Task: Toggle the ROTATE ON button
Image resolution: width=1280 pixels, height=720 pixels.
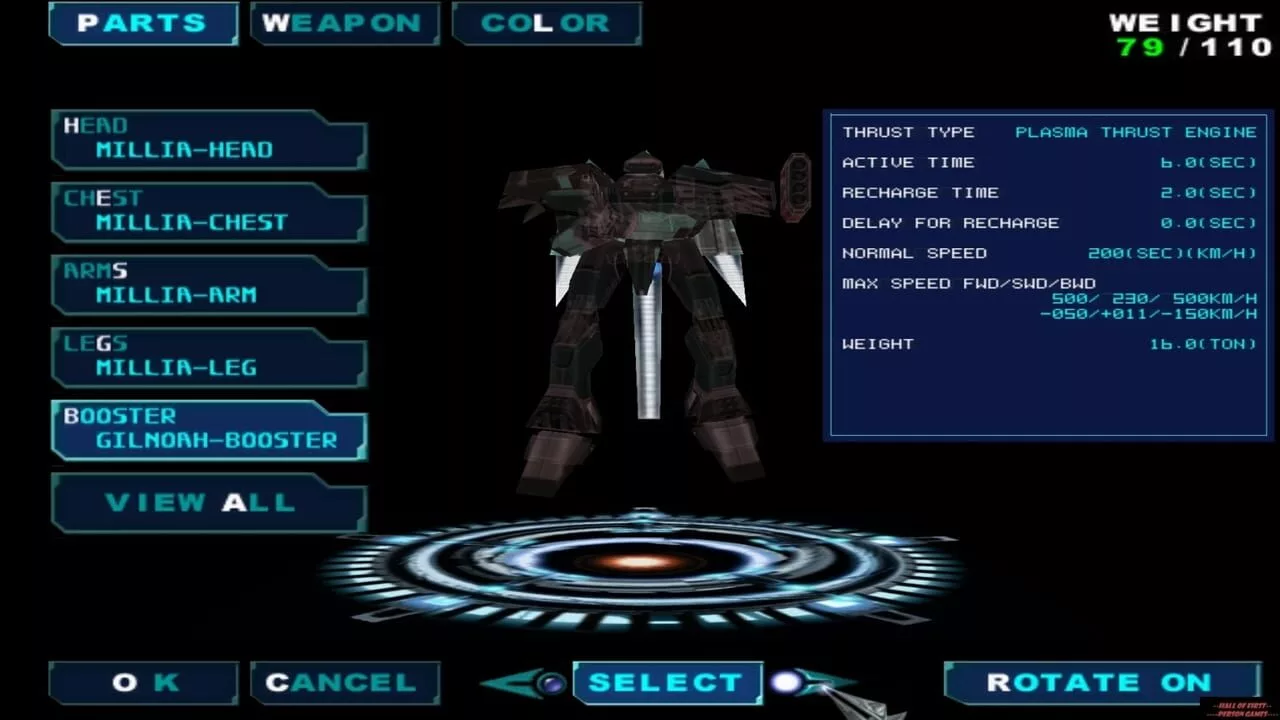Action: 1102,683
